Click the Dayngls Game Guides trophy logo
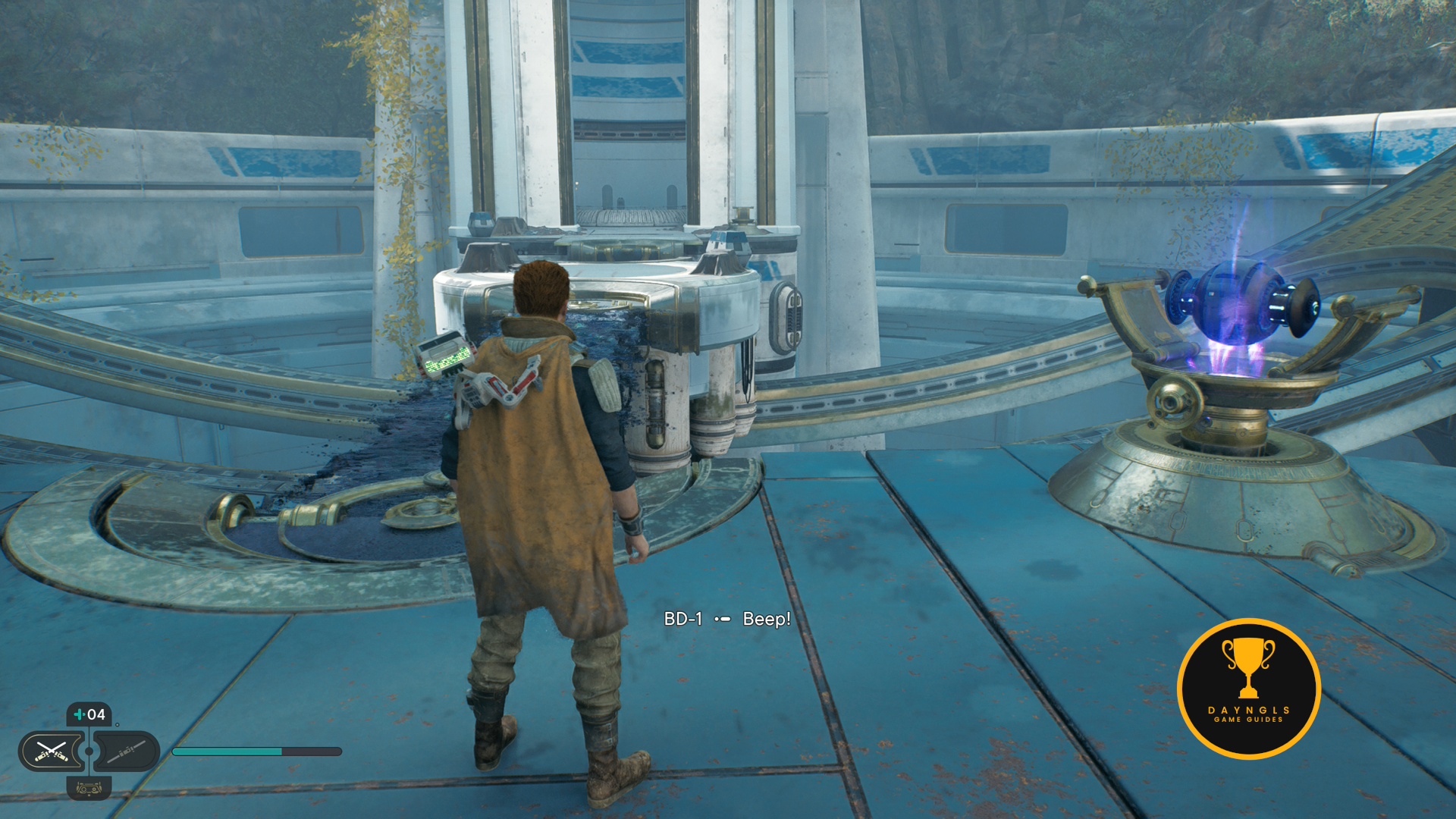 (1248, 689)
